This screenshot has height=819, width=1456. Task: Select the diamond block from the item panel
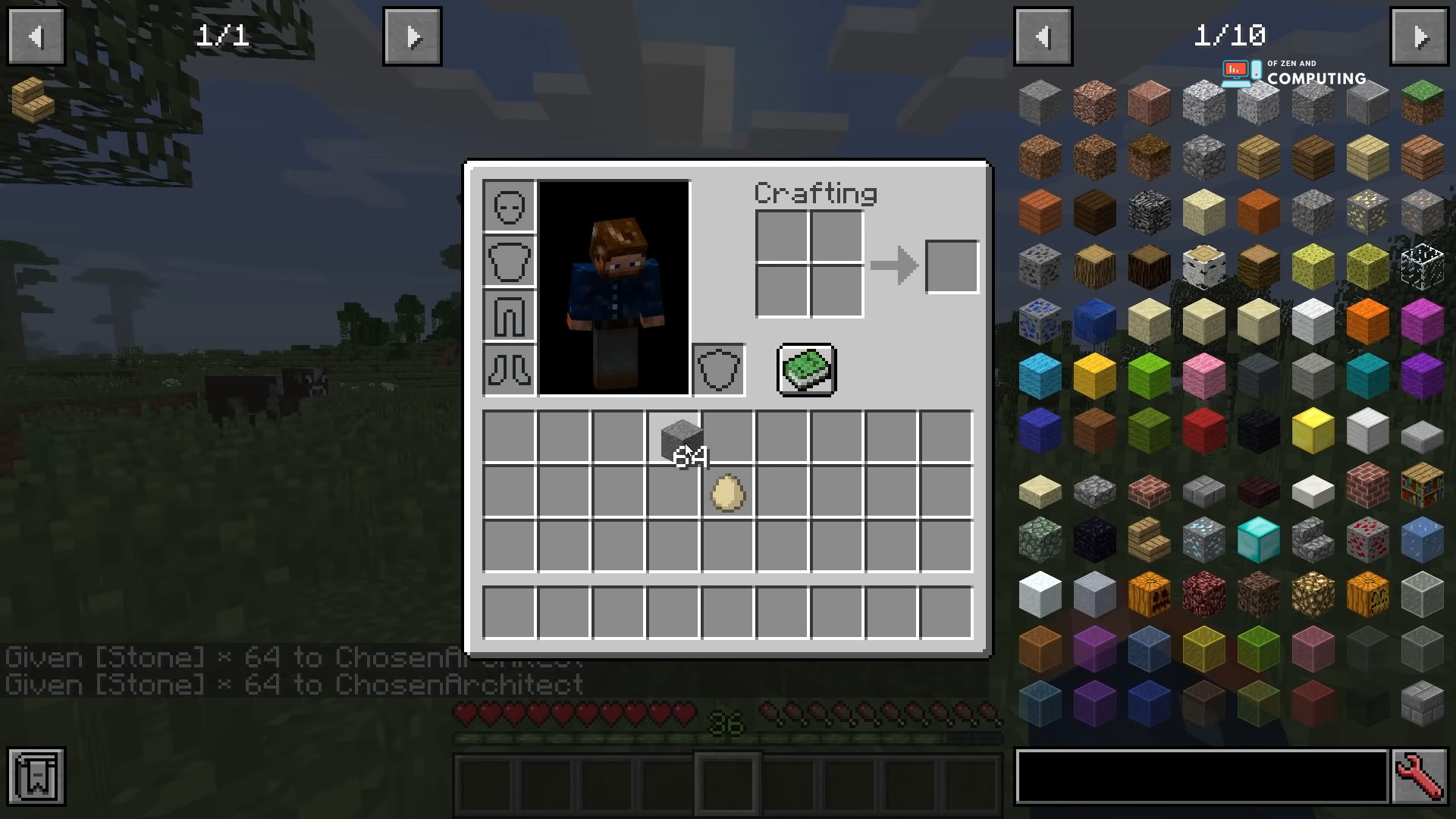tap(1259, 538)
